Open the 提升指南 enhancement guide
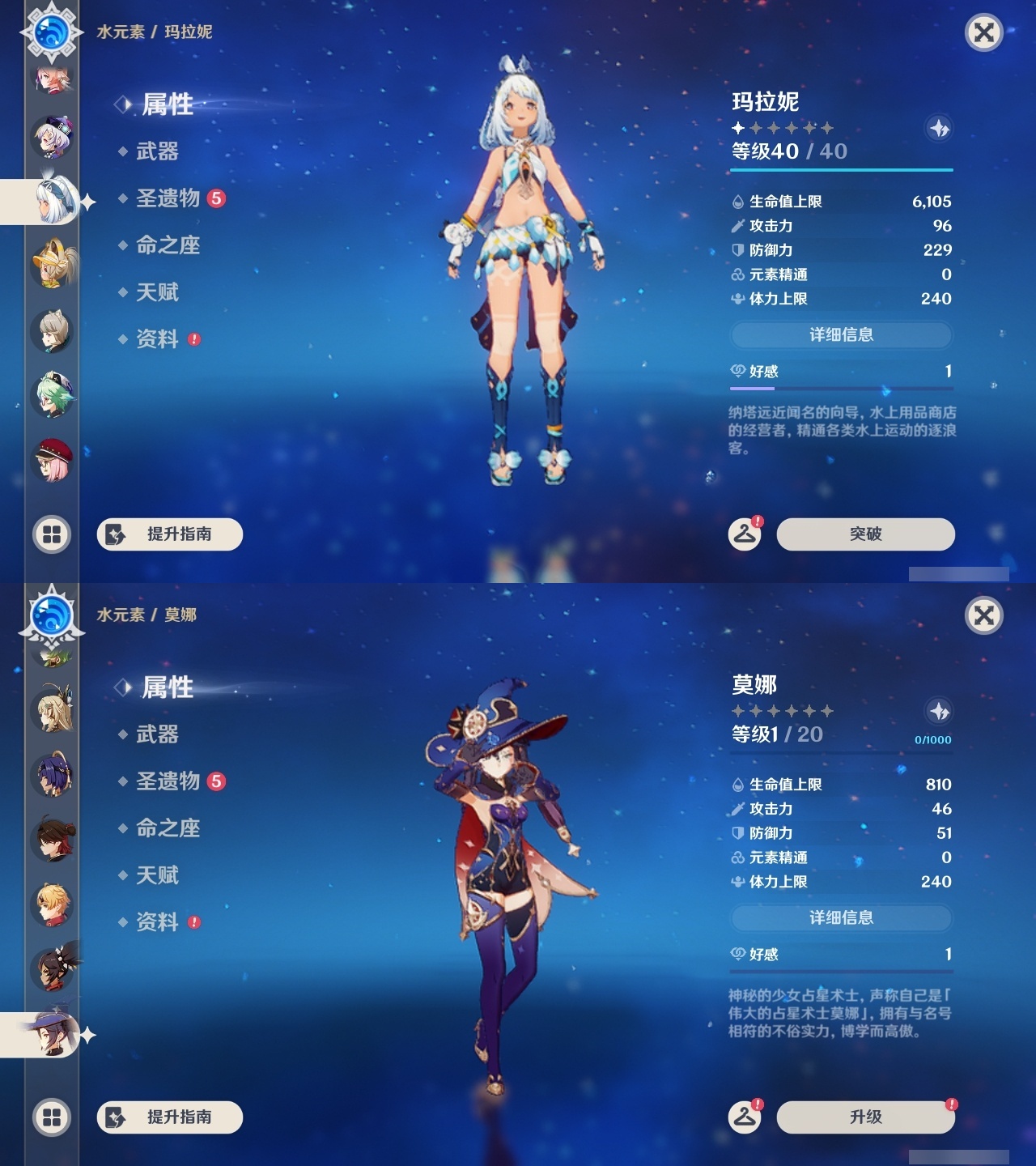1036x1166 pixels. click(168, 534)
